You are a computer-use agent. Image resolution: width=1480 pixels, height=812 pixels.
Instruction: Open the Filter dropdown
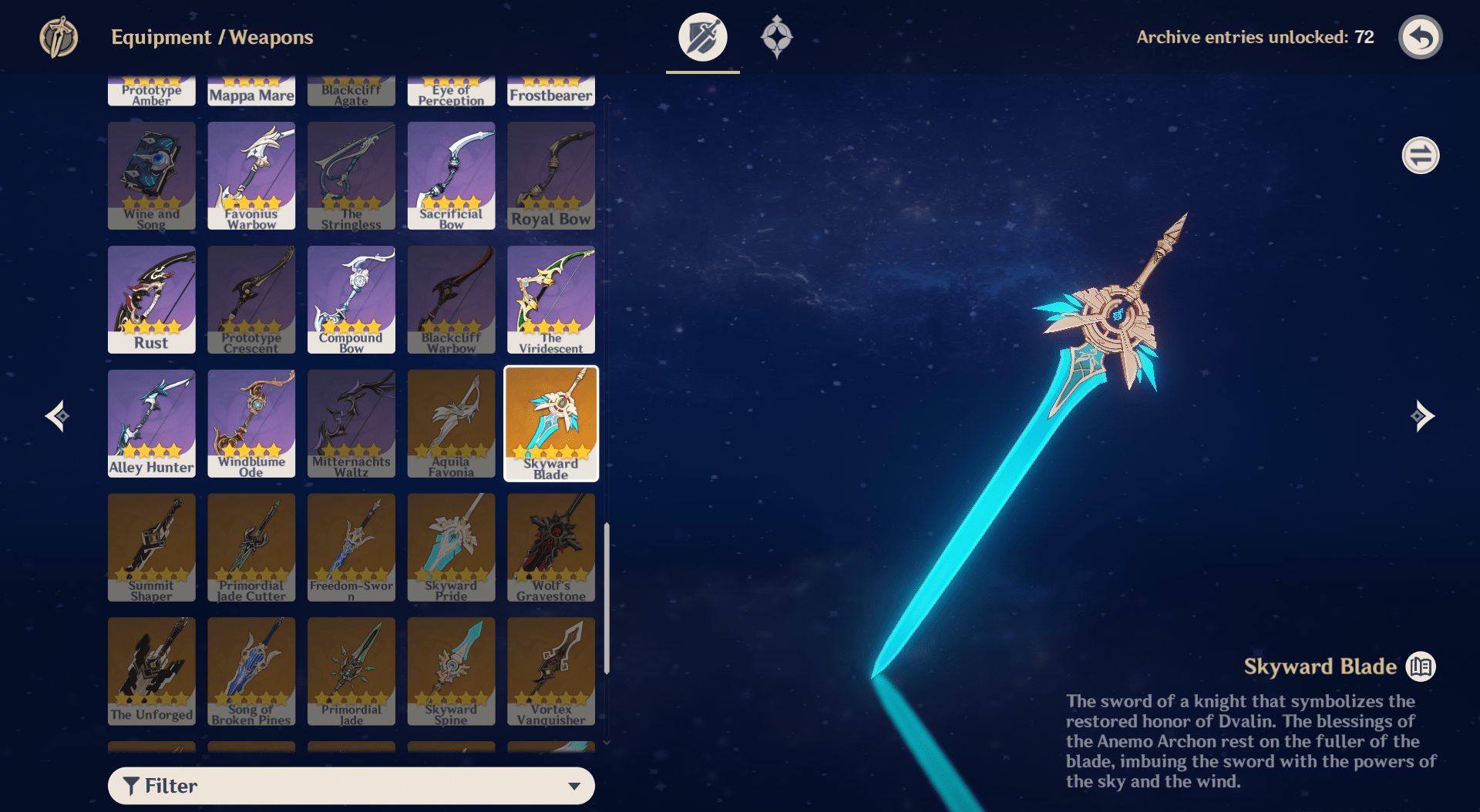351,786
